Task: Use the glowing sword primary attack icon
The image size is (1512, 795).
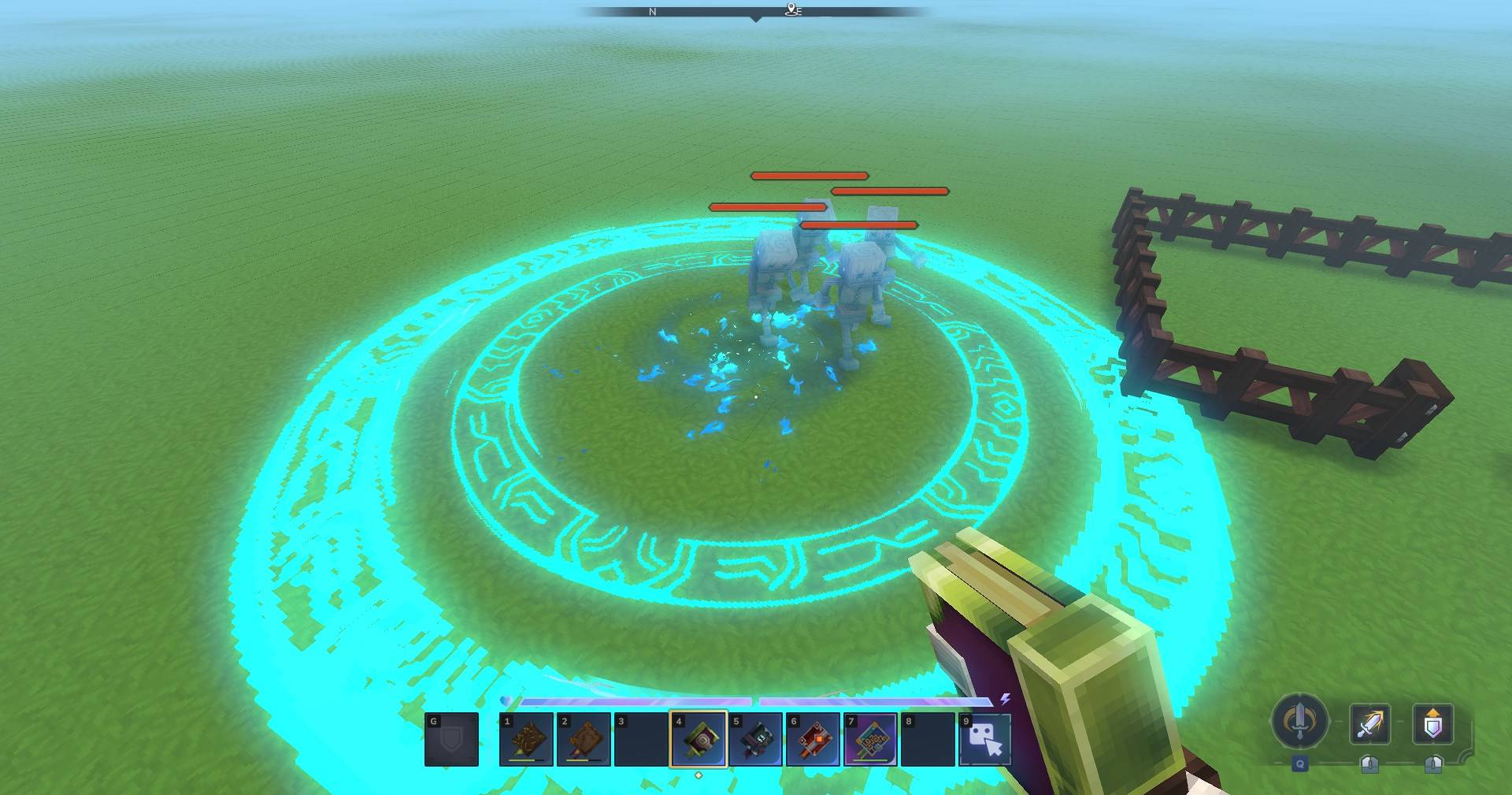Action: [x=1369, y=723]
